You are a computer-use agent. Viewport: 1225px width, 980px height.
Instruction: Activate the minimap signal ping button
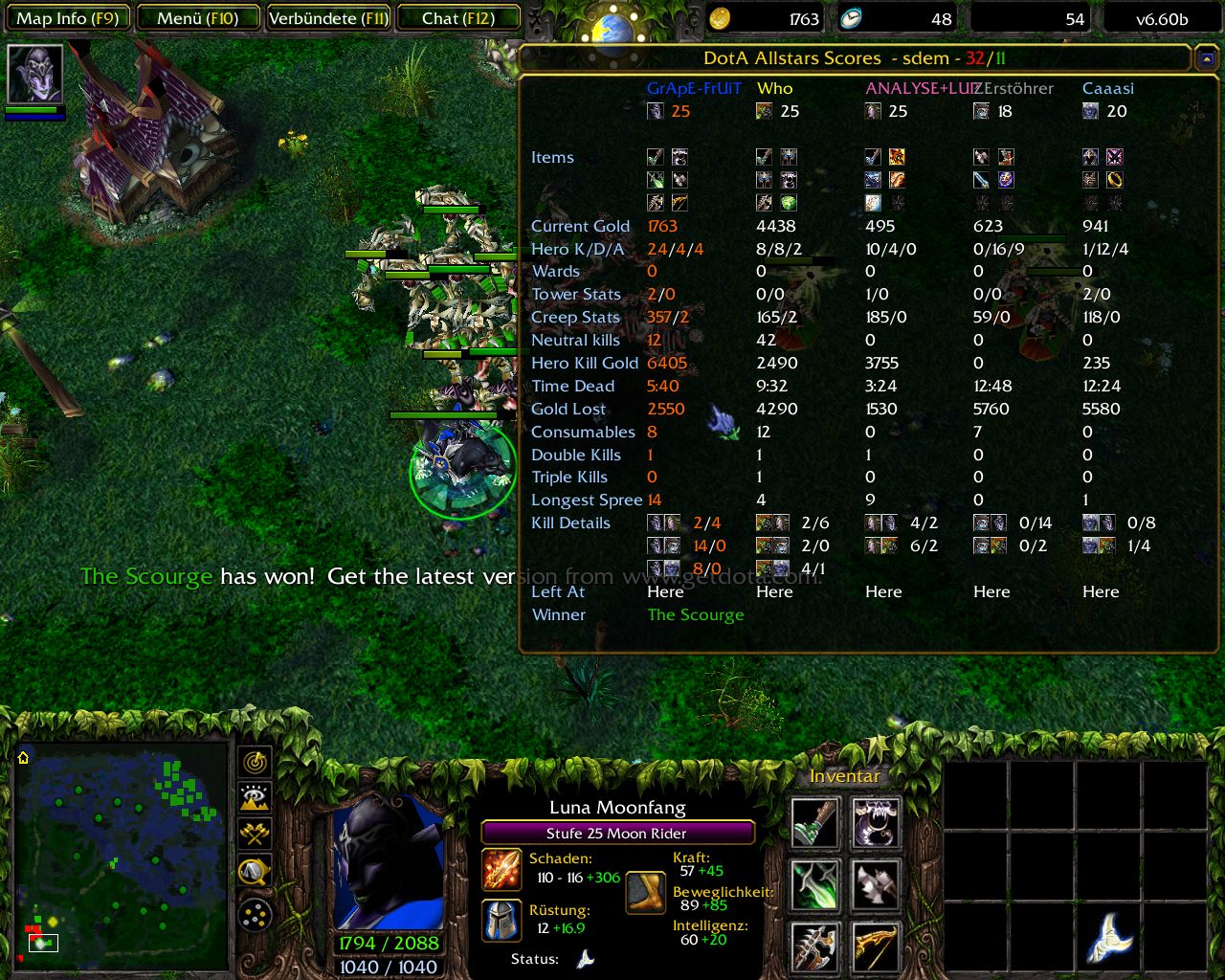pyautogui.click(x=256, y=762)
